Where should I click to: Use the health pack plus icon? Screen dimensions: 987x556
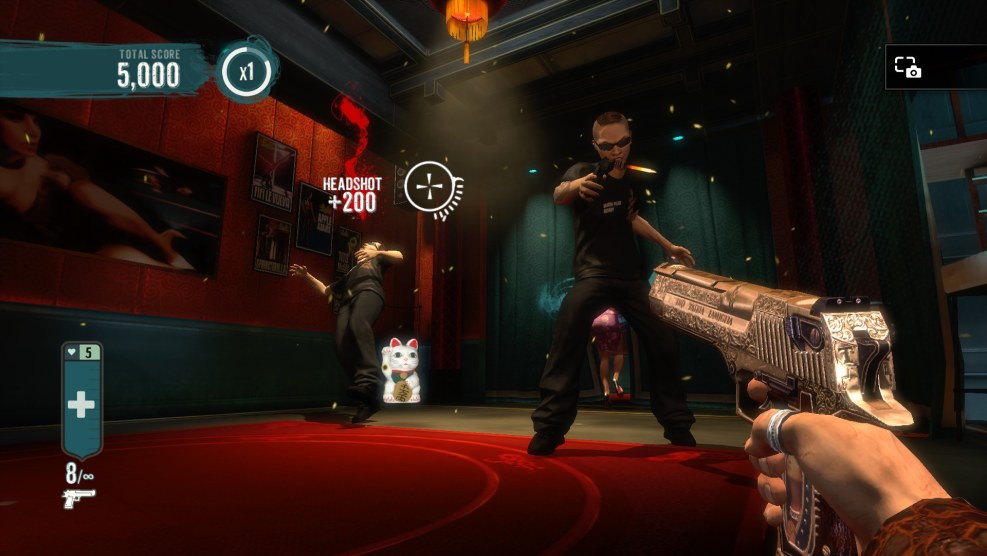[81, 405]
